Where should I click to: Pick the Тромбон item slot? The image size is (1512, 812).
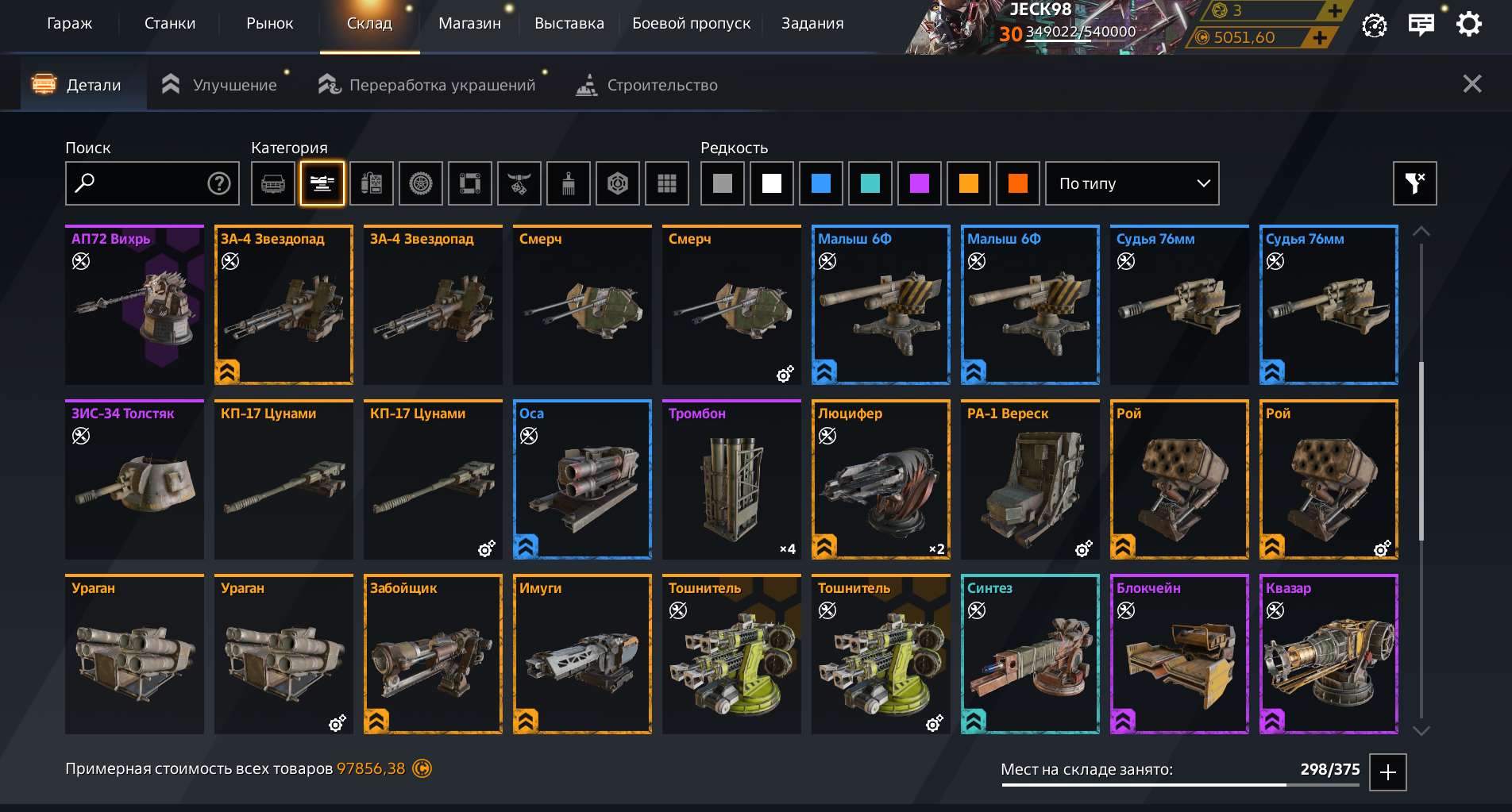[731, 480]
